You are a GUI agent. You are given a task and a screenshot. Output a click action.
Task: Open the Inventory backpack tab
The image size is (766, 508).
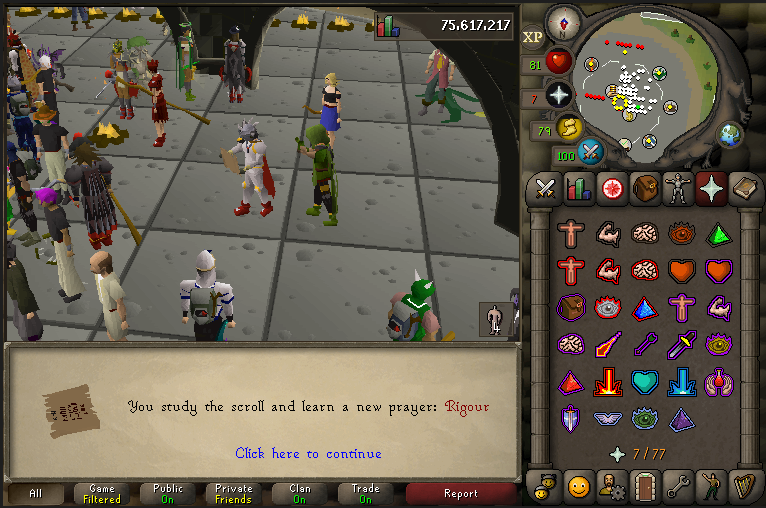pyautogui.click(x=644, y=188)
